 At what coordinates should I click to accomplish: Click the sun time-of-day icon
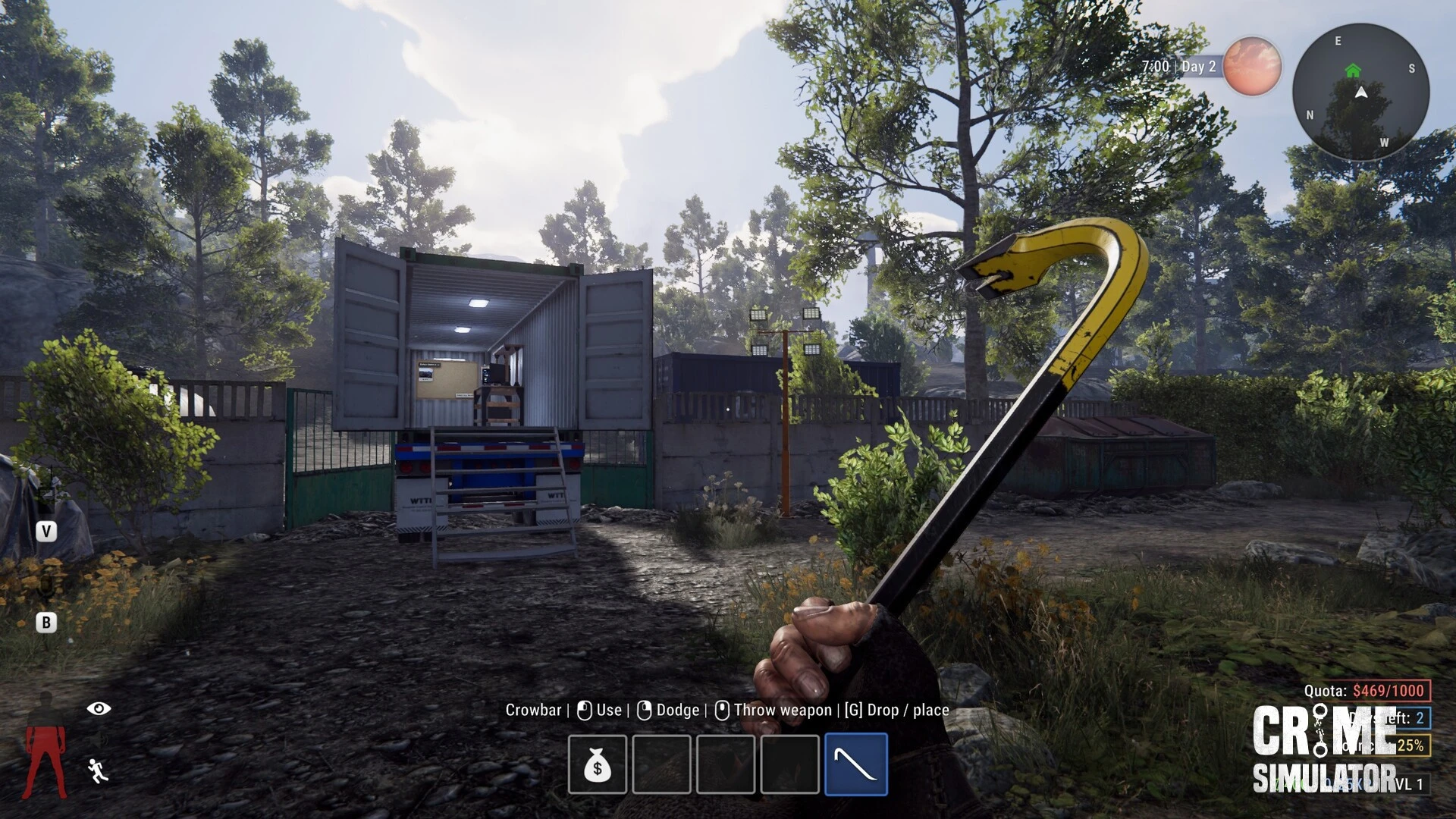click(x=1251, y=67)
